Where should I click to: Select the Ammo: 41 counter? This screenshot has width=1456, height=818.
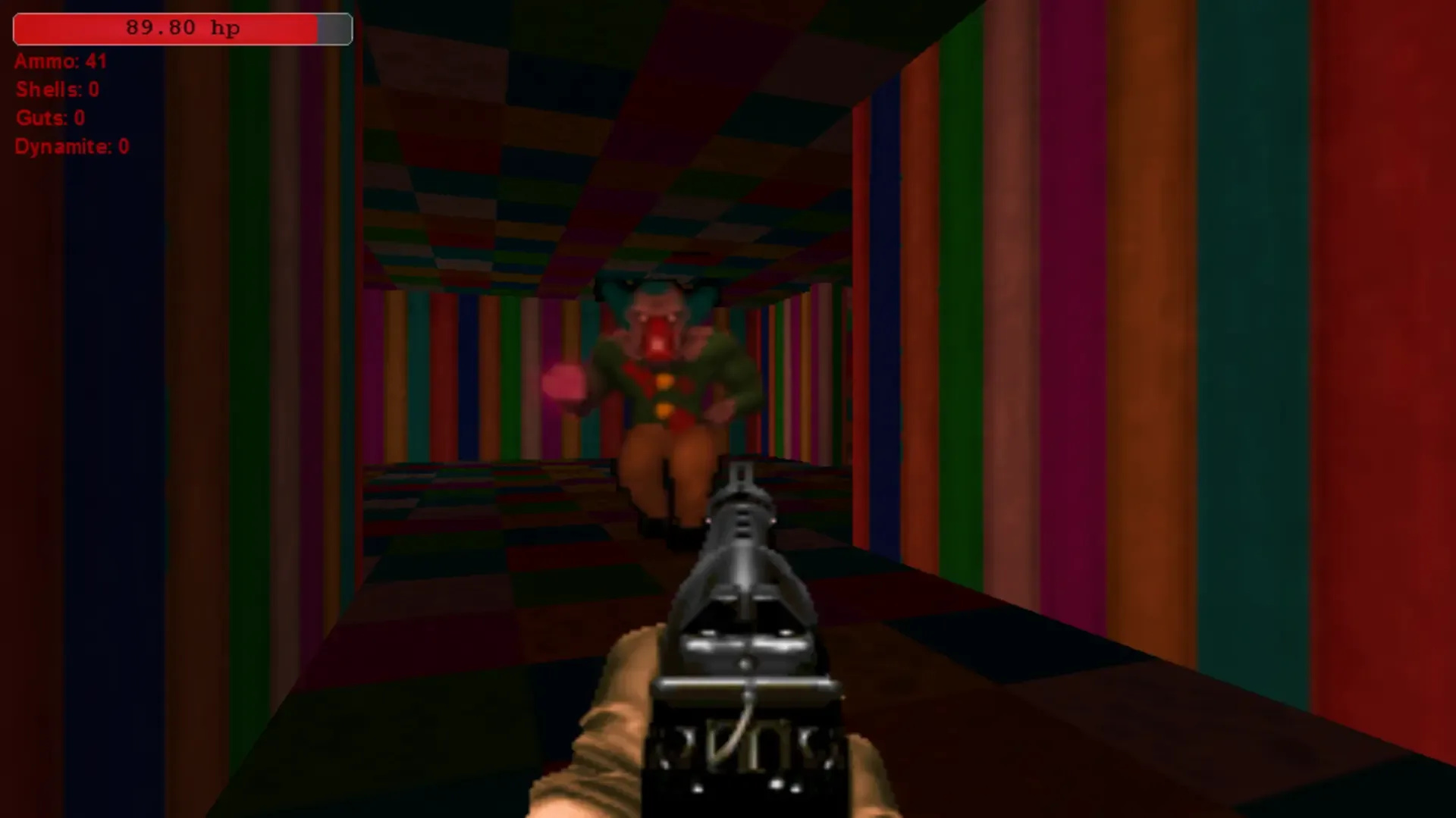[61, 61]
